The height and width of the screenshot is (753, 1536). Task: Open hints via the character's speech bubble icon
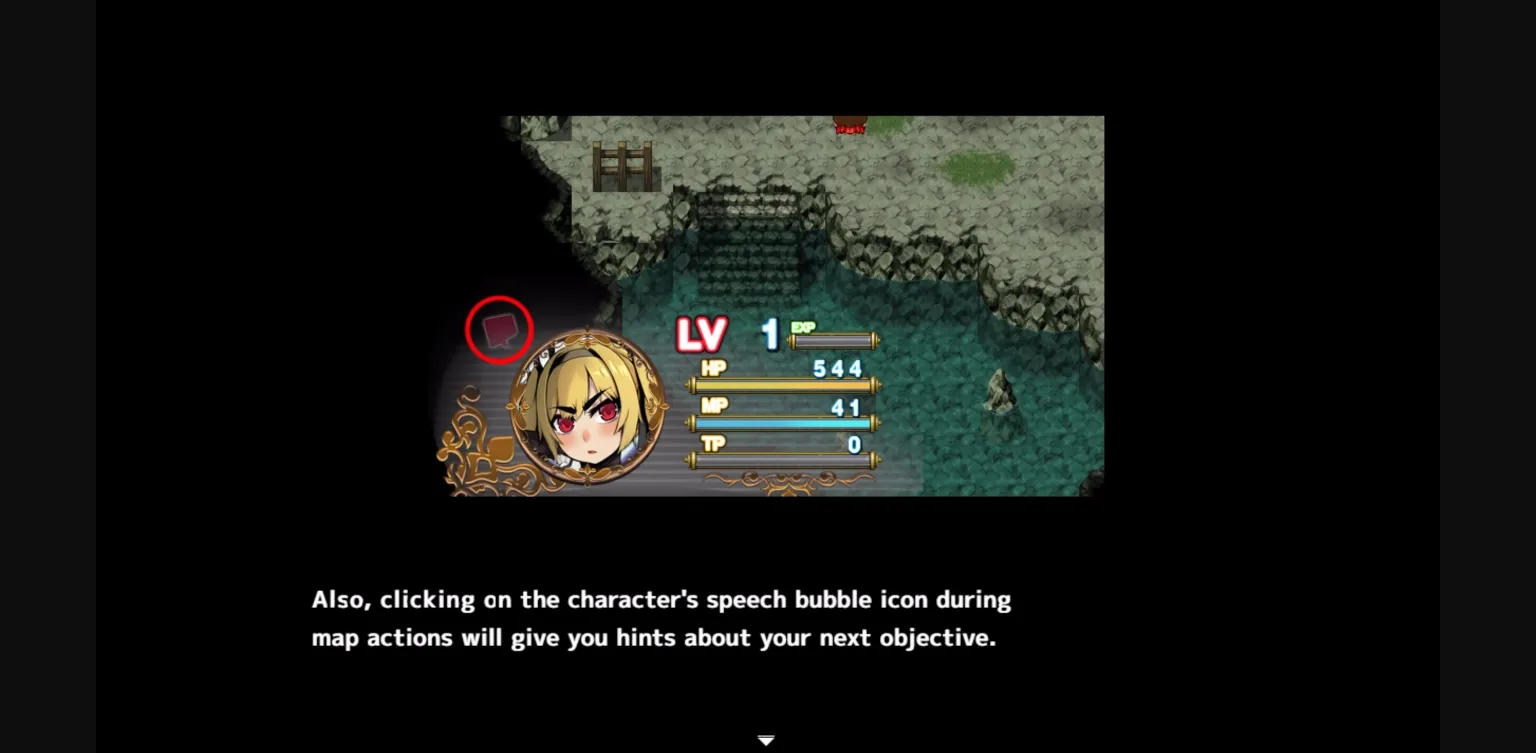pyautogui.click(x=500, y=328)
